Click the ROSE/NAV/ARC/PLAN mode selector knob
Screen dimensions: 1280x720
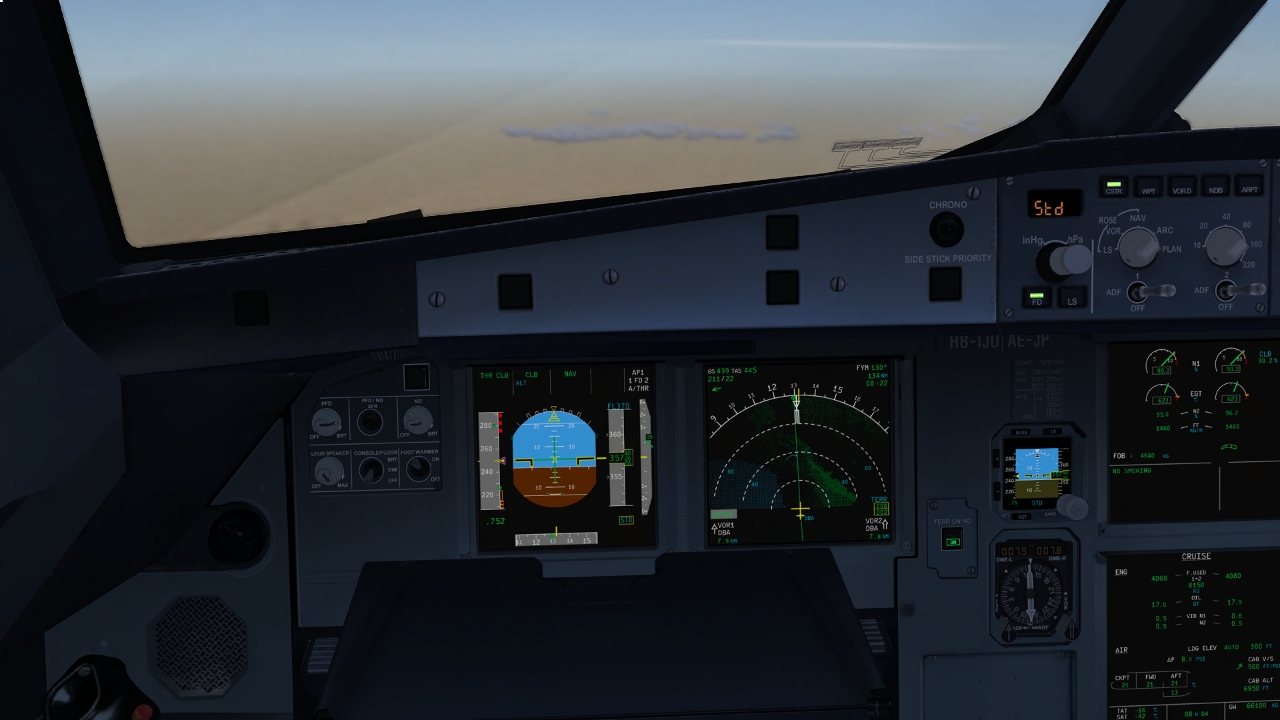(1137, 246)
